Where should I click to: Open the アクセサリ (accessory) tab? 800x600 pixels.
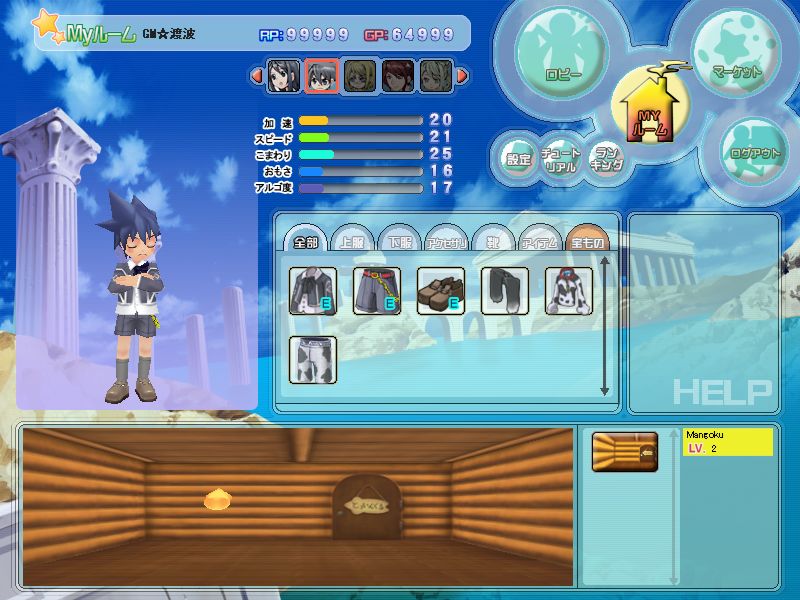(445, 240)
